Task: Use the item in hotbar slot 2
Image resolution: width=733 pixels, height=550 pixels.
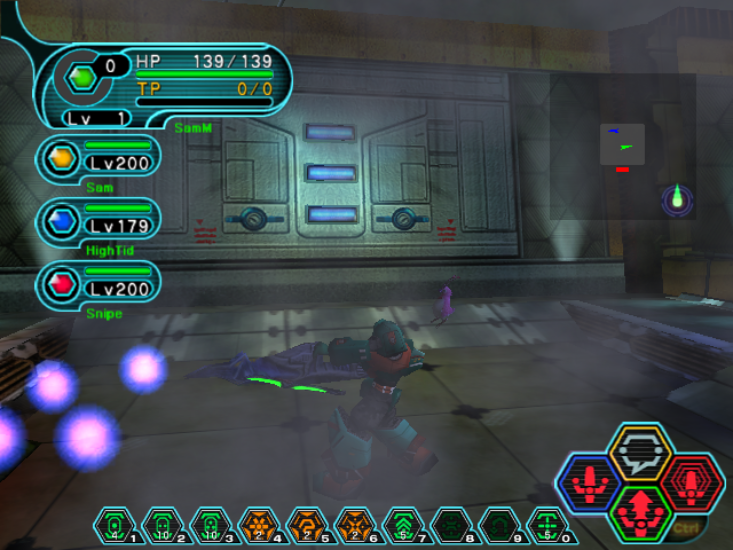Action: click(x=162, y=524)
